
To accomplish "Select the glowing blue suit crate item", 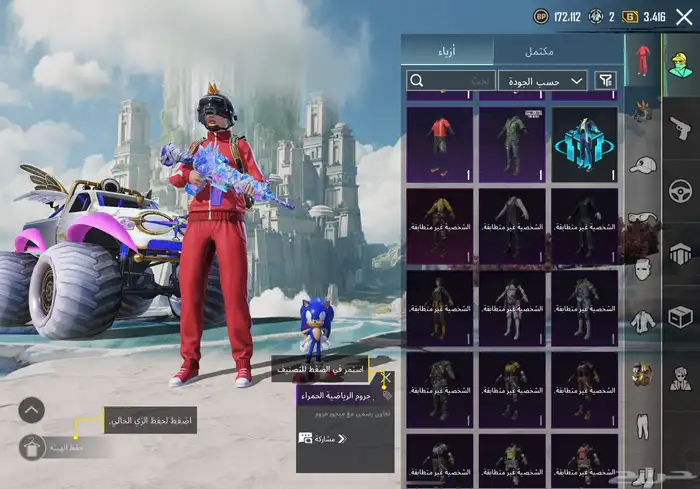I will click(584, 144).
